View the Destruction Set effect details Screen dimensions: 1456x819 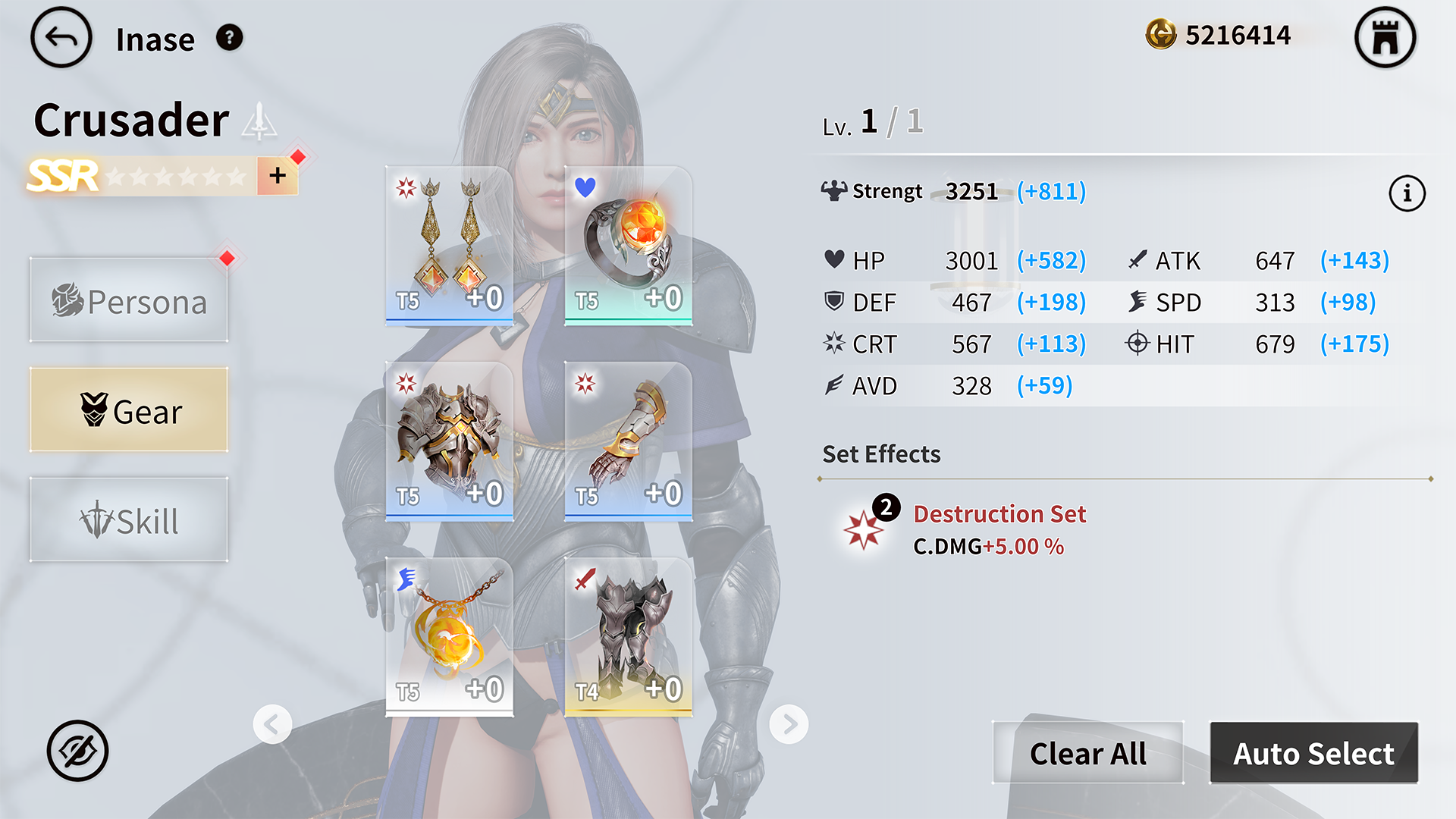tap(999, 514)
